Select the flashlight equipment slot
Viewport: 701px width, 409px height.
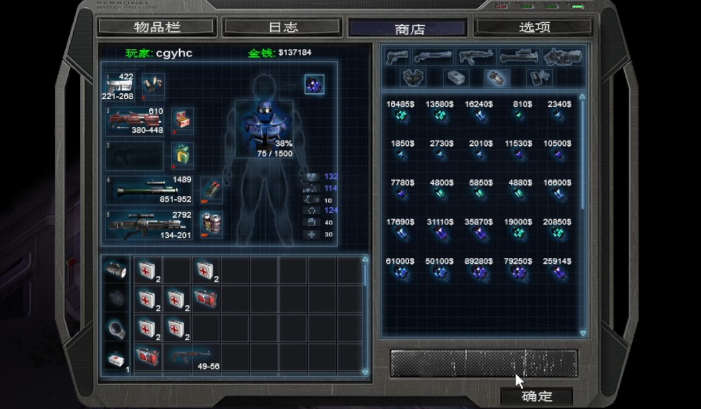pos(117,270)
